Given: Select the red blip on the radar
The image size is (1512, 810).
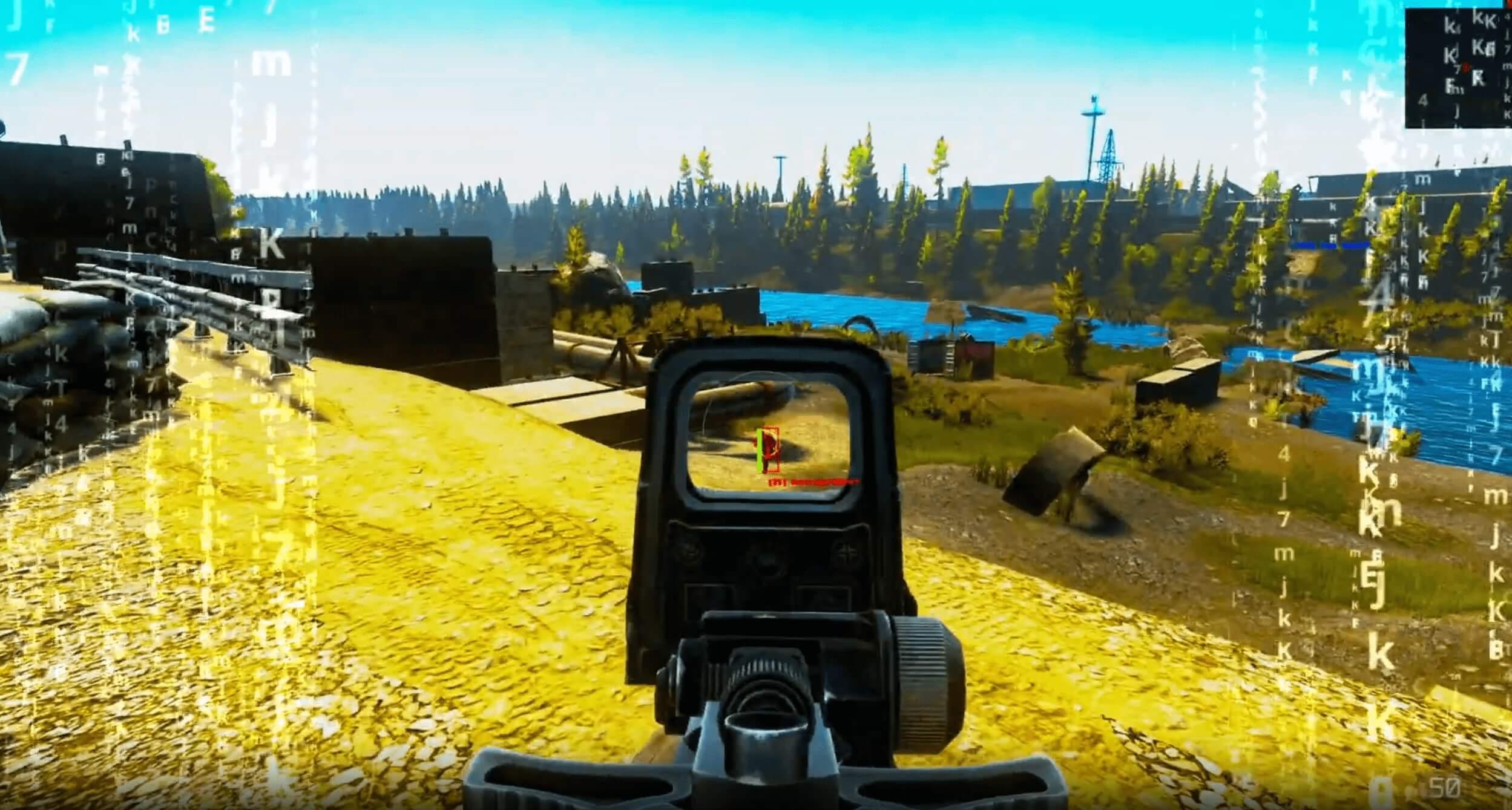Looking at the screenshot, I should (1466, 67).
